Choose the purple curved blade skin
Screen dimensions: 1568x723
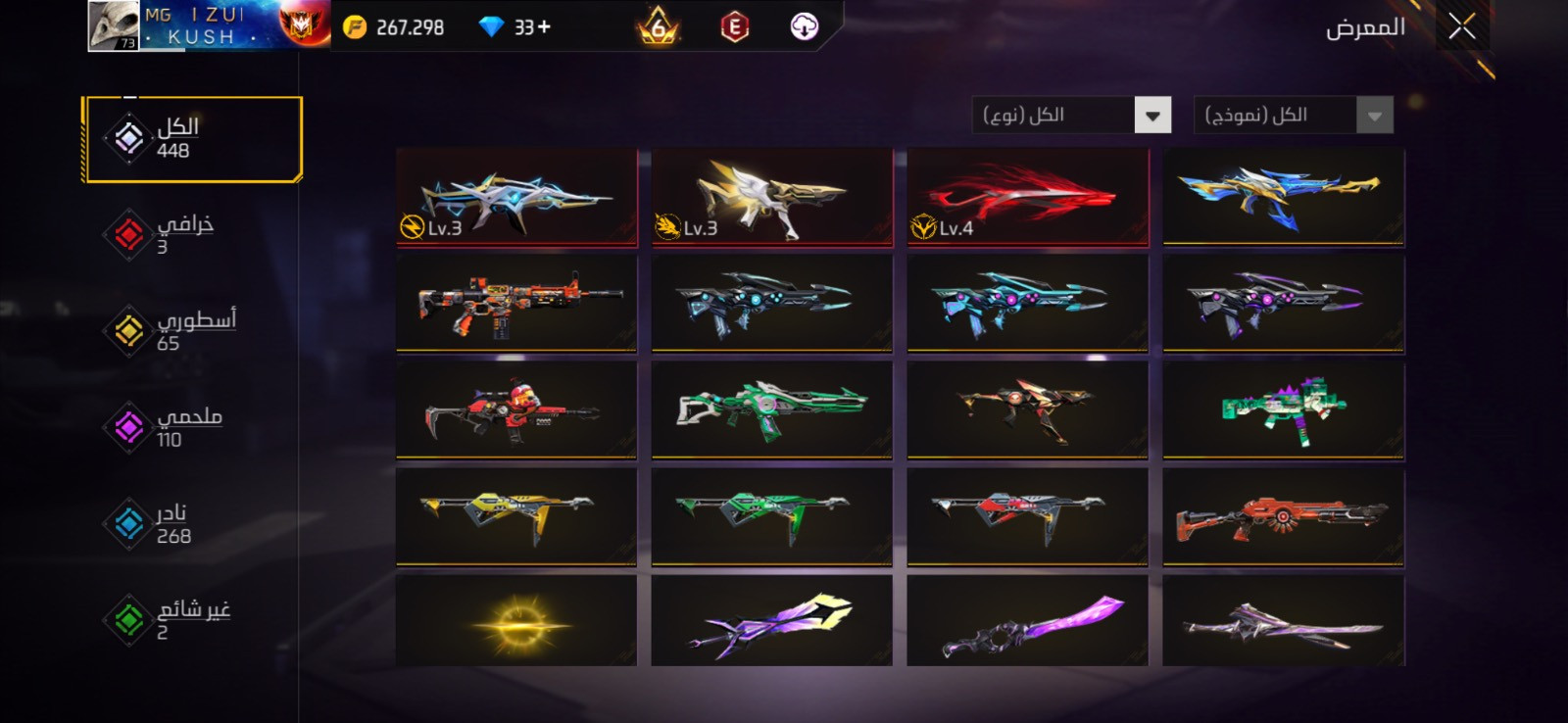[1027, 622]
